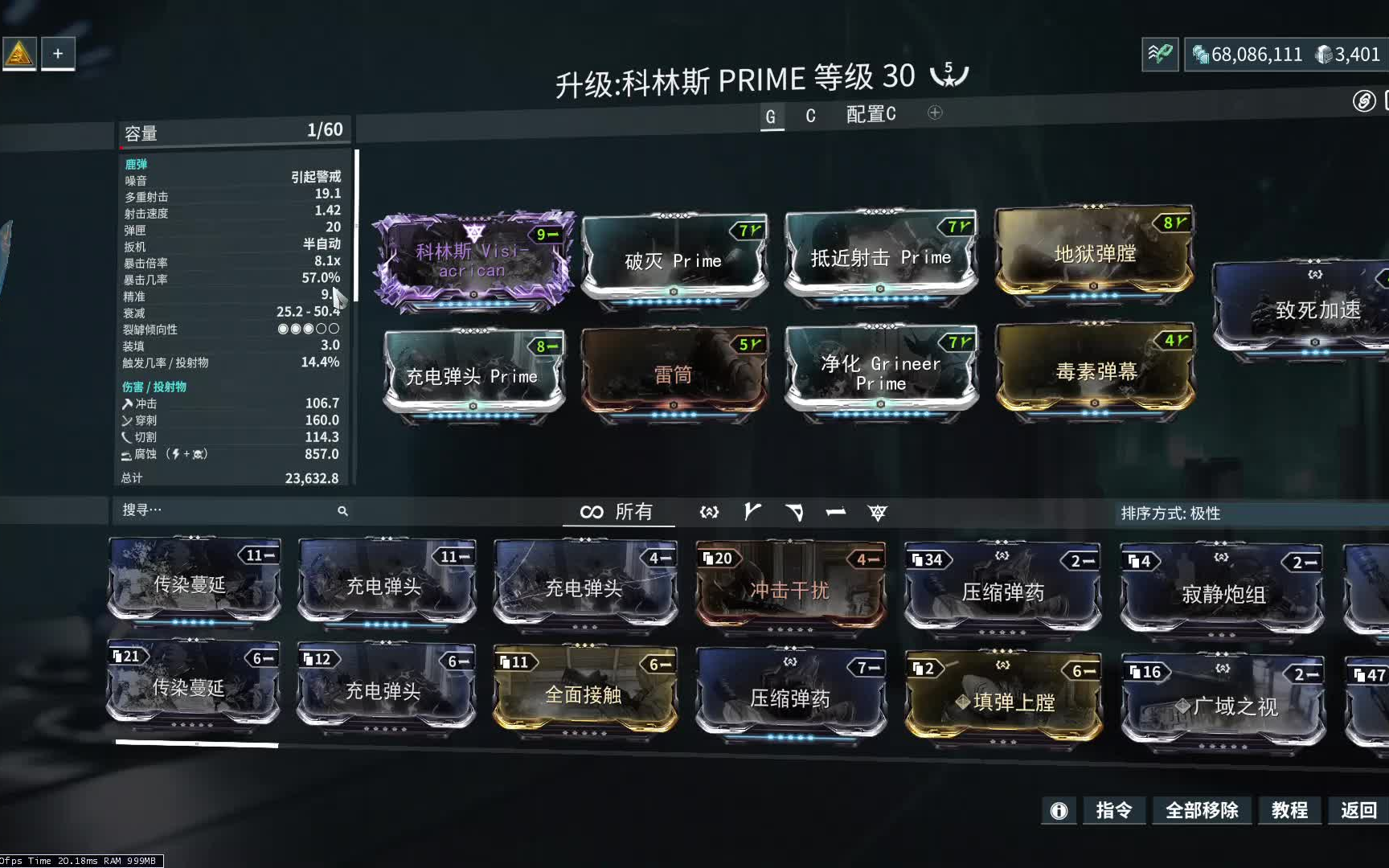
Task: Select the 雷筒 mod card
Action: tap(675, 371)
